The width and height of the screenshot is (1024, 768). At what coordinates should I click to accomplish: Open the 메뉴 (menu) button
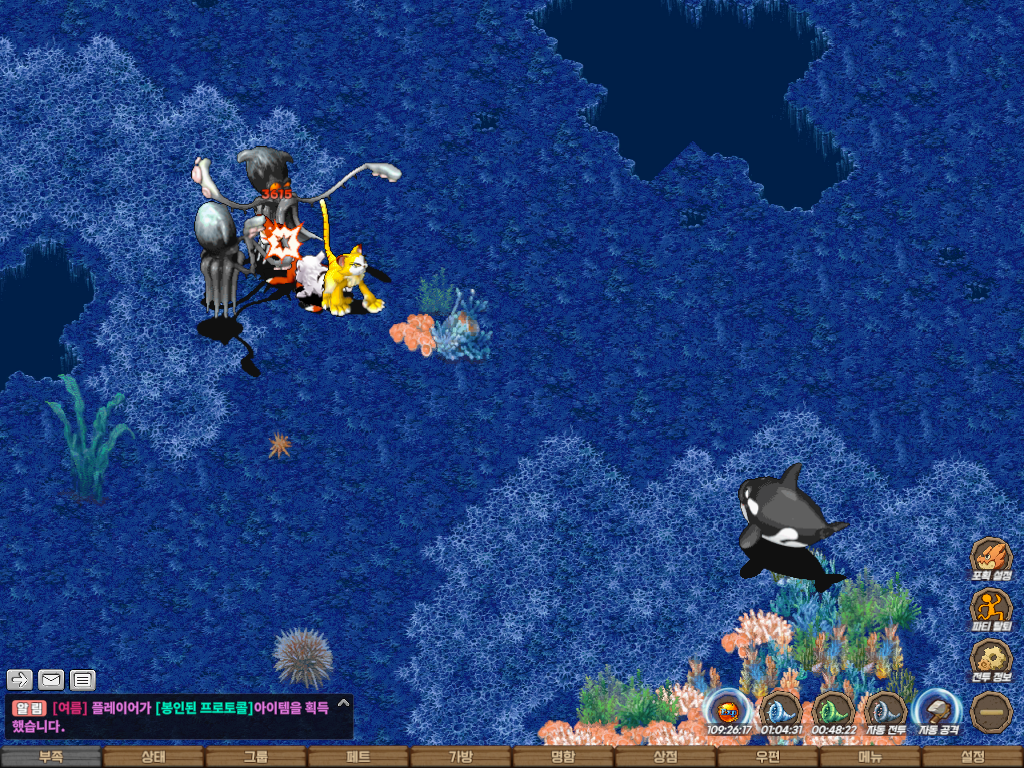(870, 757)
